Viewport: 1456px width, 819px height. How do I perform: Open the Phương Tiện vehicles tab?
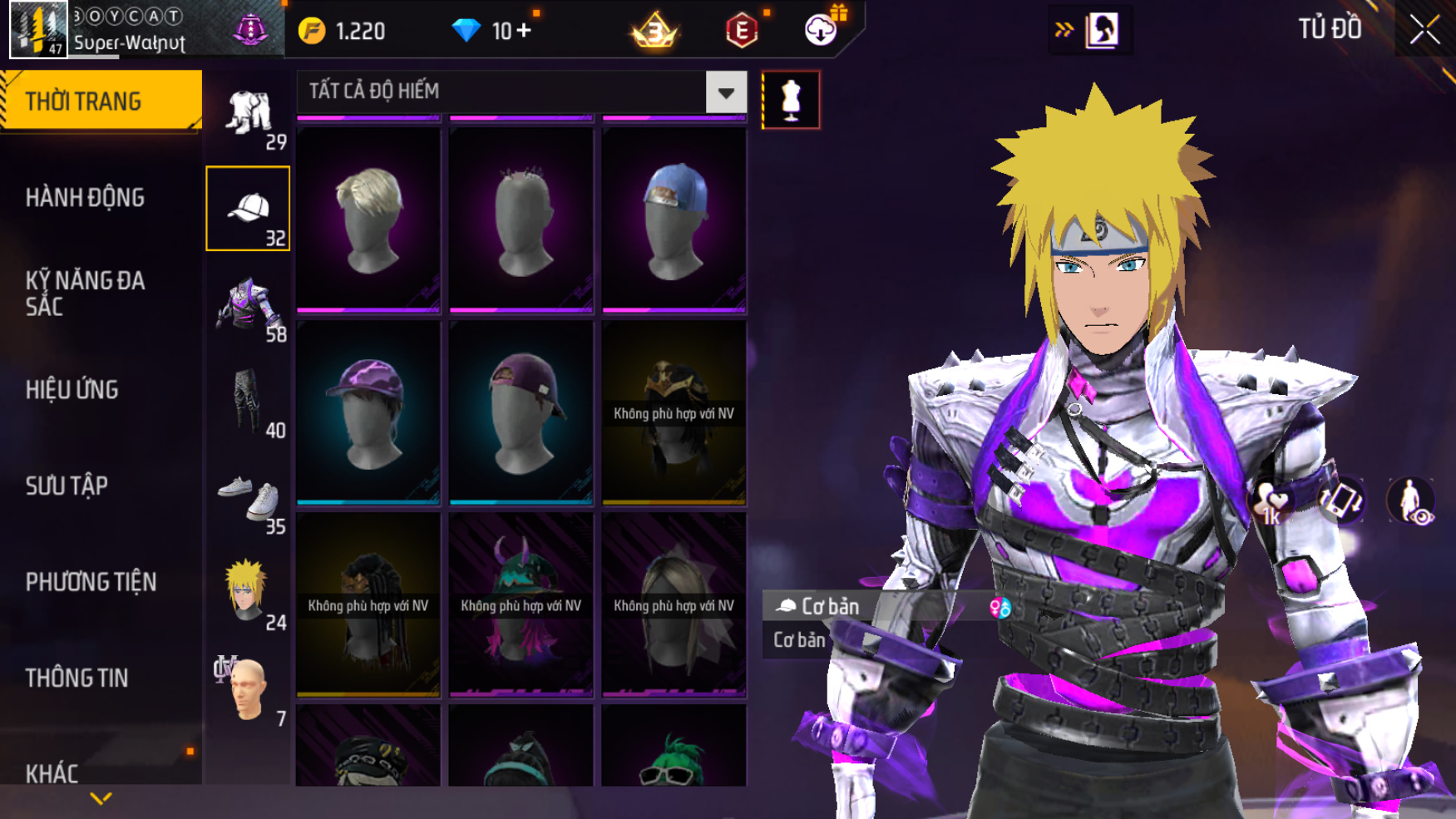(x=91, y=582)
